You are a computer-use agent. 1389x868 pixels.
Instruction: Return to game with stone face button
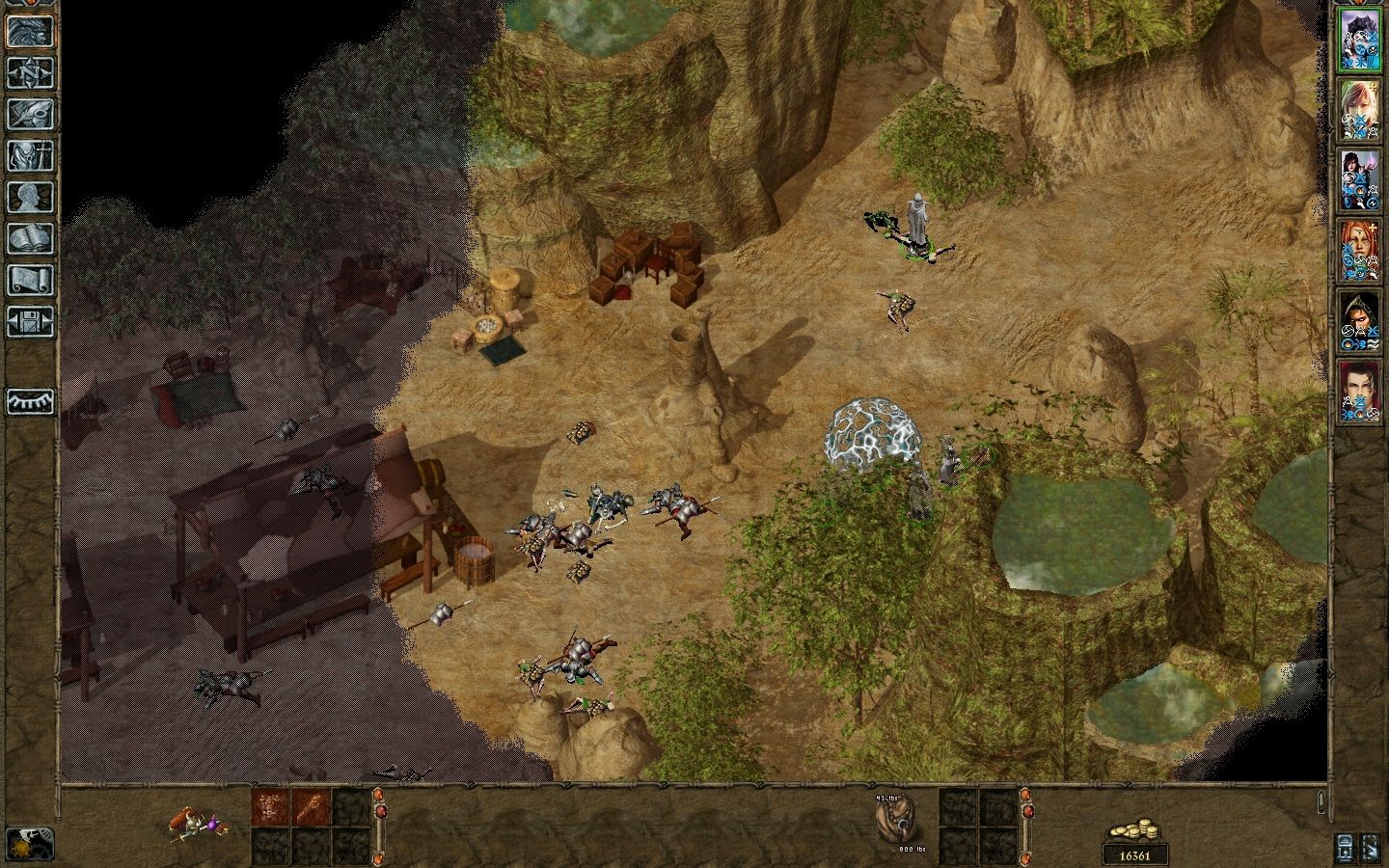(30, 31)
